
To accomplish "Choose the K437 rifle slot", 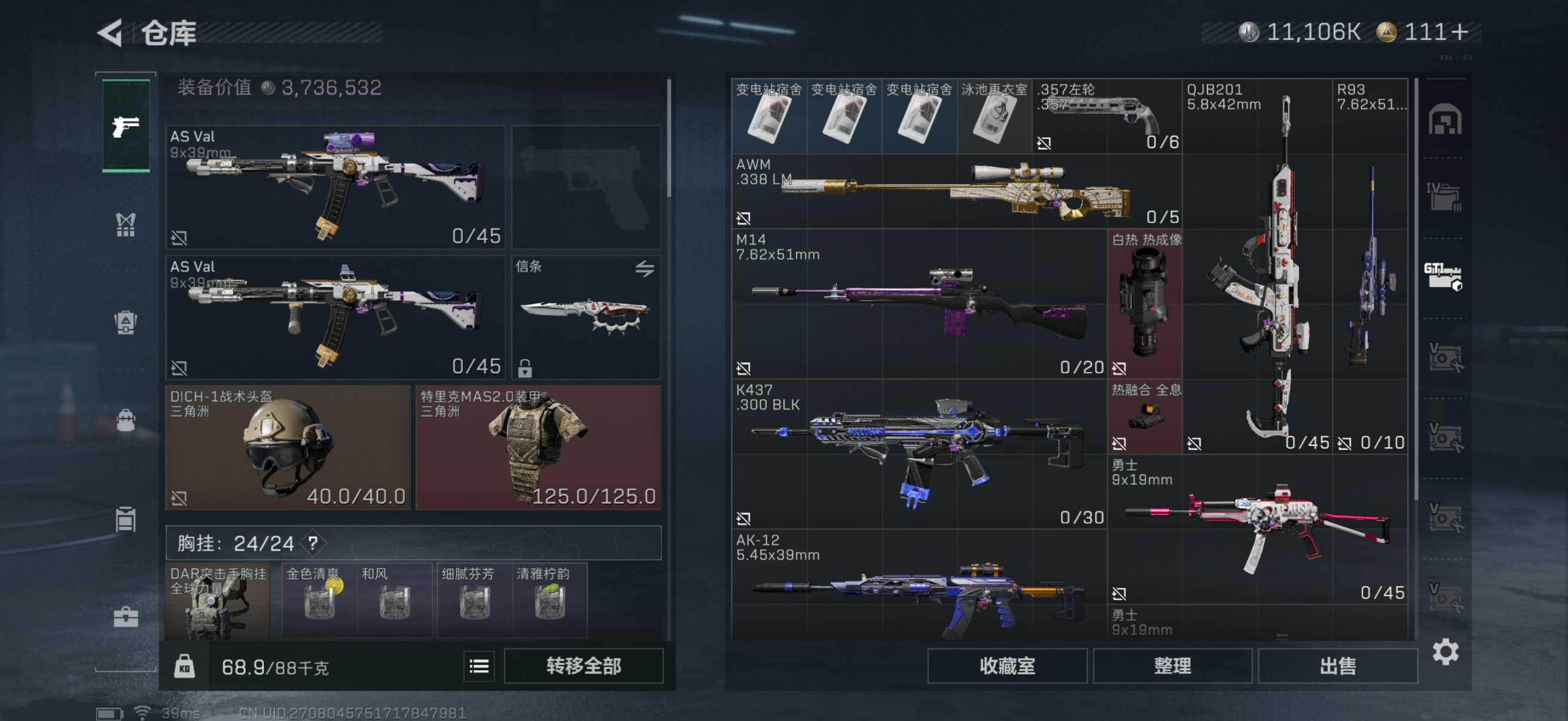I will (918, 454).
